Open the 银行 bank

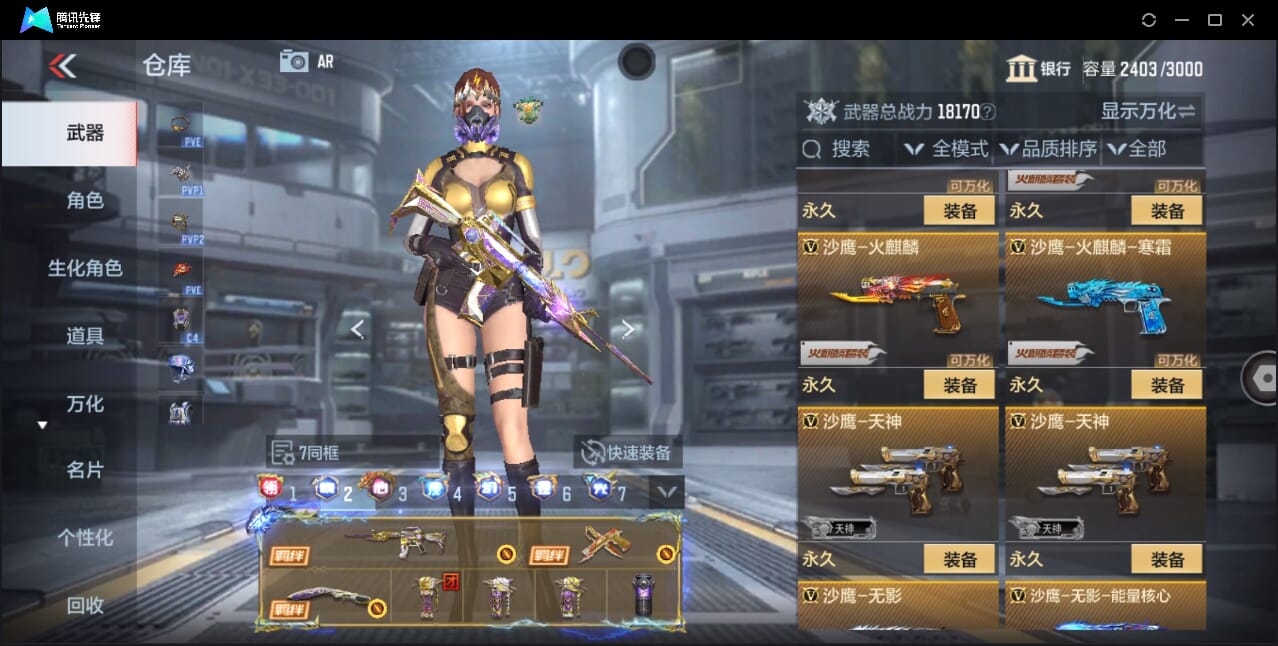[1038, 69]
